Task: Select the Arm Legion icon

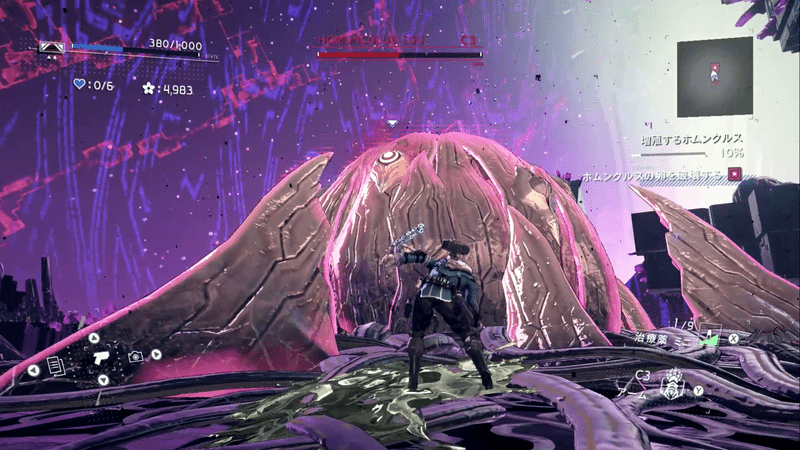Action: coord(672,383)
